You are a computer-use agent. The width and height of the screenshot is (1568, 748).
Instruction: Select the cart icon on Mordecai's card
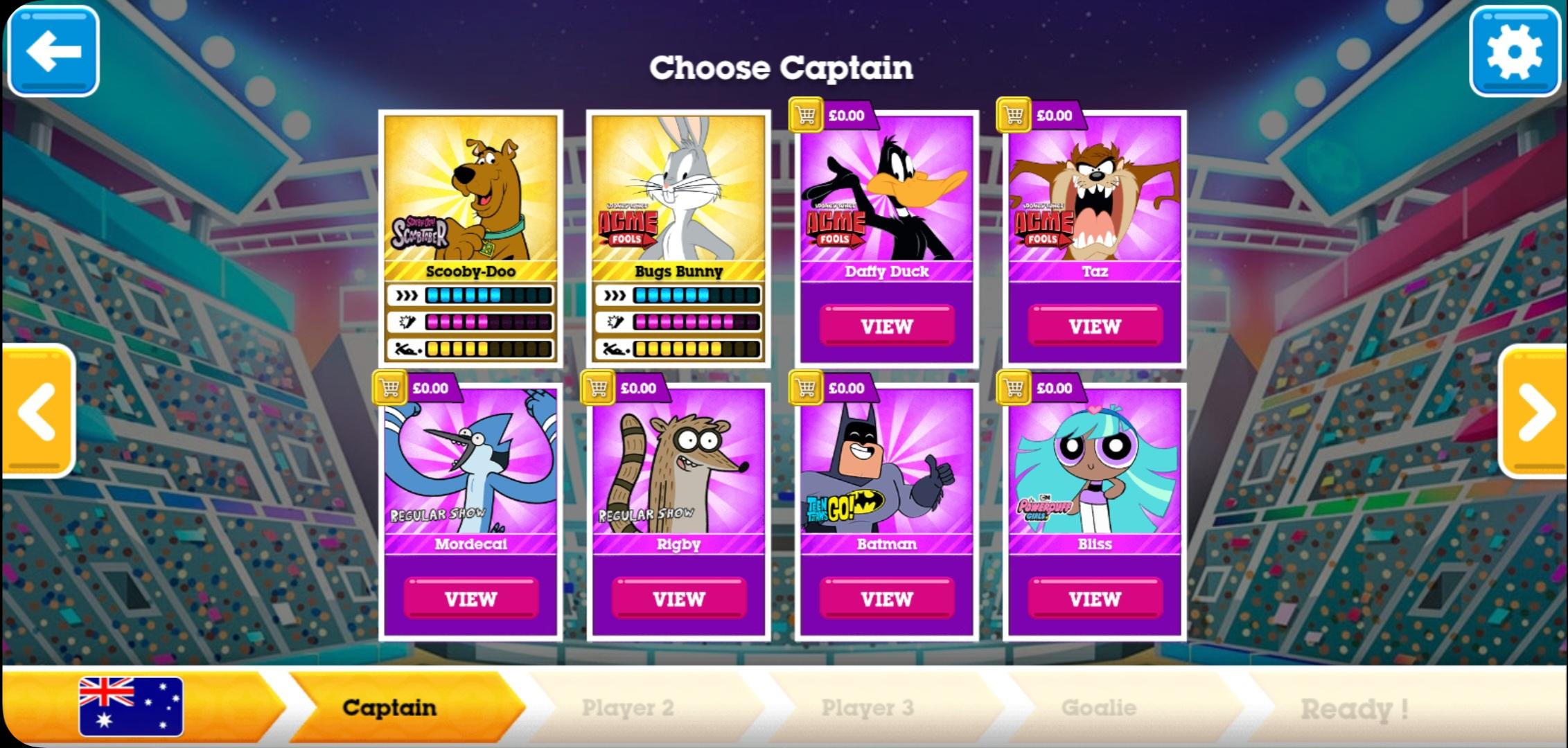[390, 389]
